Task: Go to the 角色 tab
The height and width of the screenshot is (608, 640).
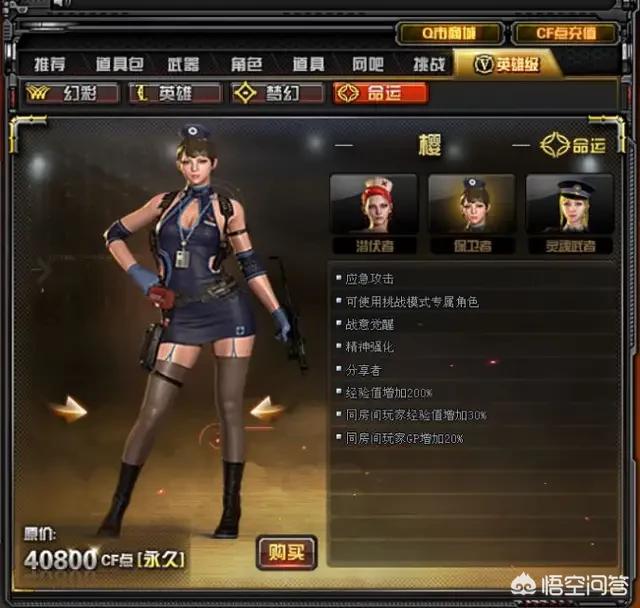Action: point(246,64)
